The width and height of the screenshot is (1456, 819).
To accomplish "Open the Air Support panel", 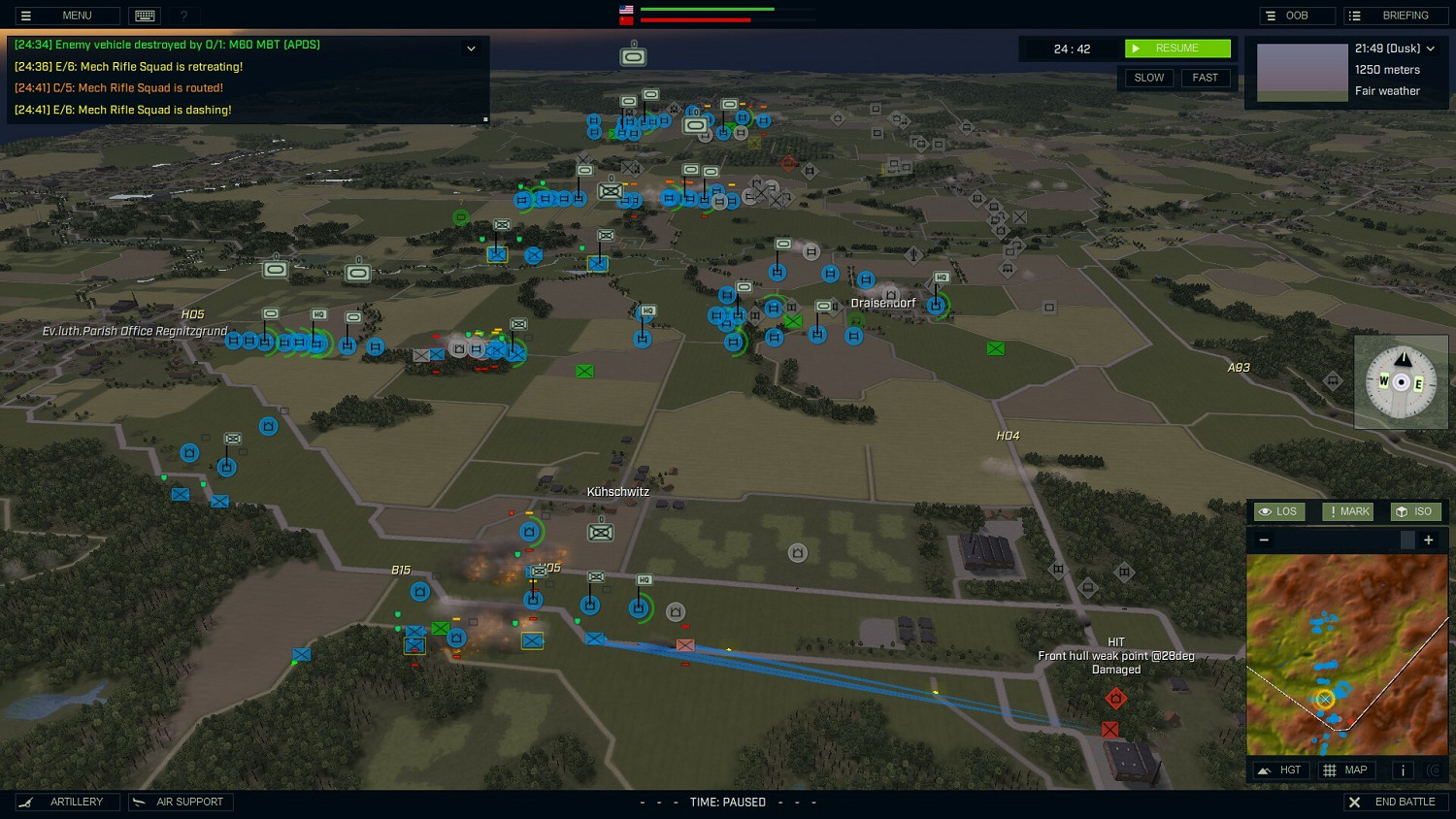I will (181, 802).
